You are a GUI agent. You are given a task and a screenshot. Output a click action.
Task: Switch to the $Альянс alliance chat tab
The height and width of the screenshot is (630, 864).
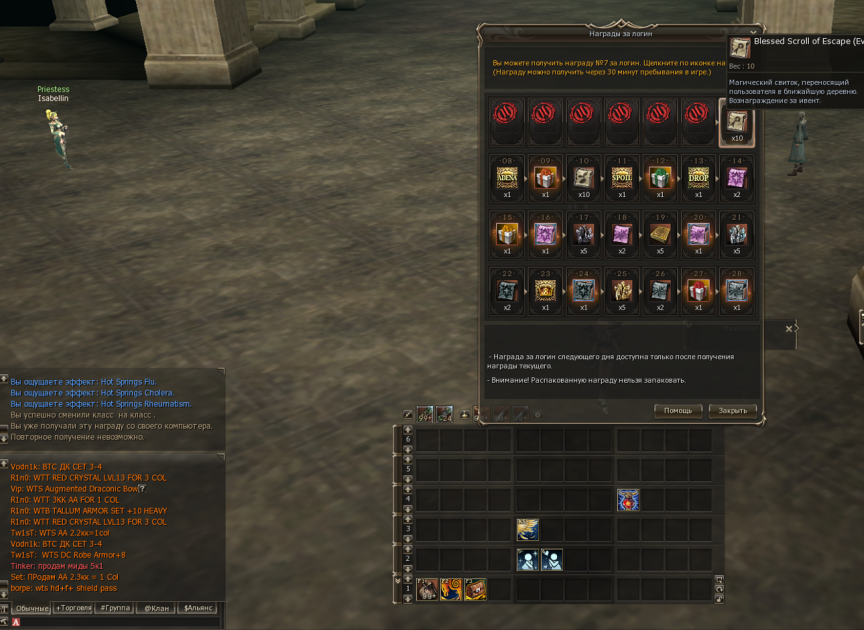(198, 608)
